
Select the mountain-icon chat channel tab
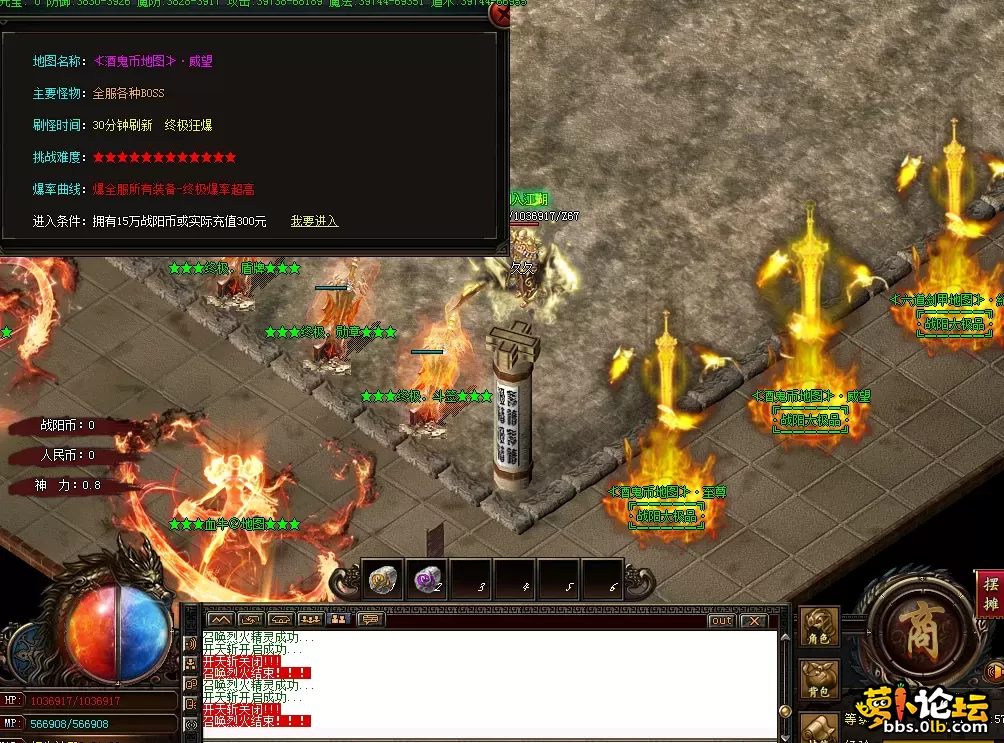(x=219, y=620)
